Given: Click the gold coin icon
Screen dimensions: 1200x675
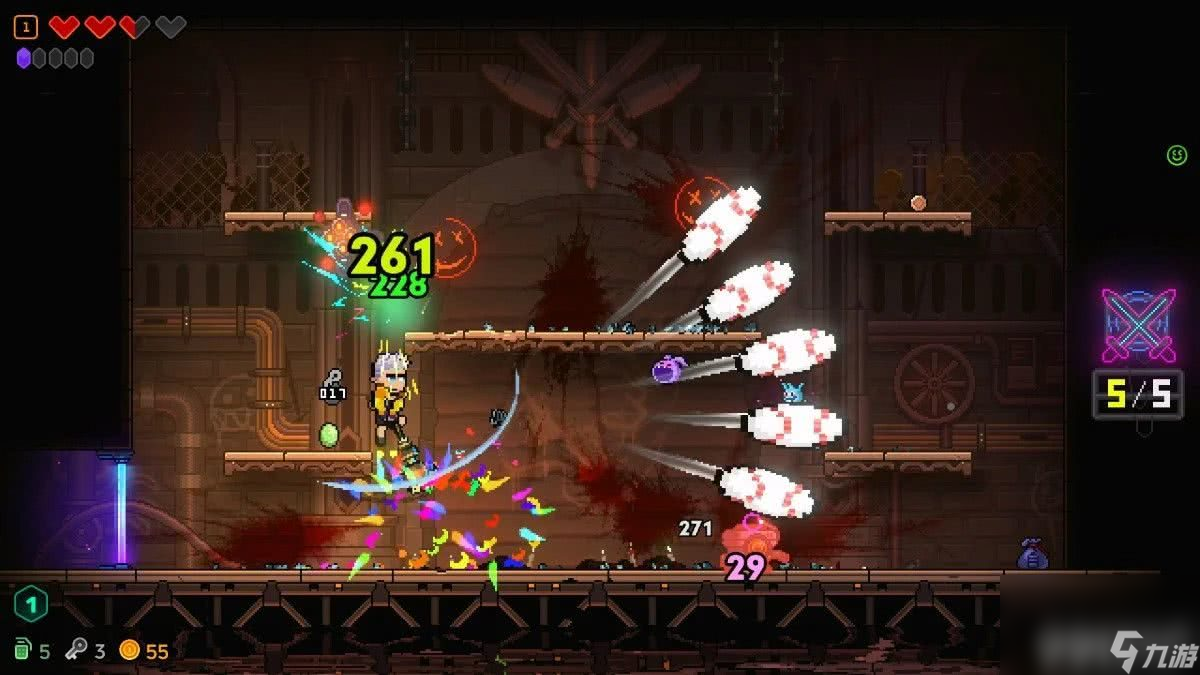Looking at the screenshot, I should (129, 651).
